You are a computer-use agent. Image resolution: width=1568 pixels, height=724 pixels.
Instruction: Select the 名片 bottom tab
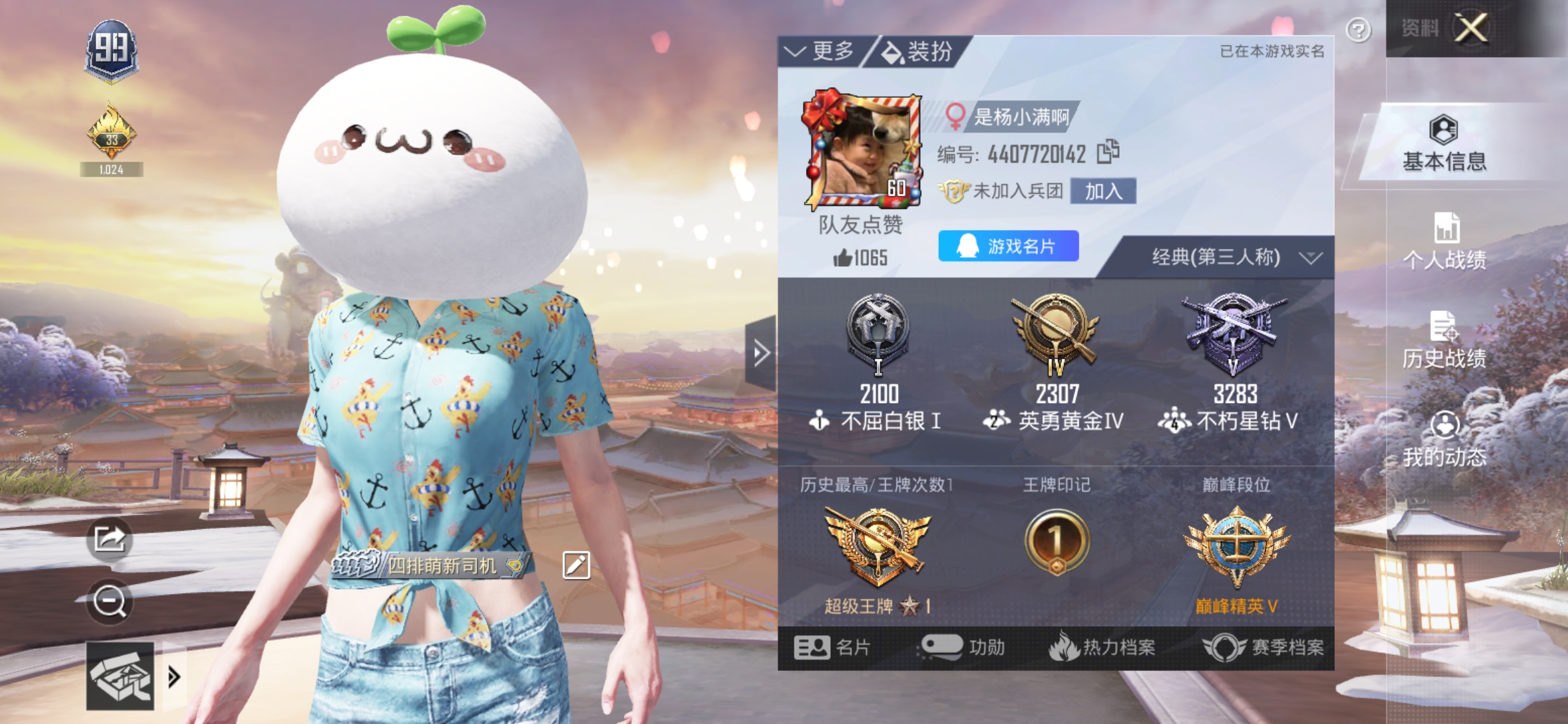[x=832, y=648]
